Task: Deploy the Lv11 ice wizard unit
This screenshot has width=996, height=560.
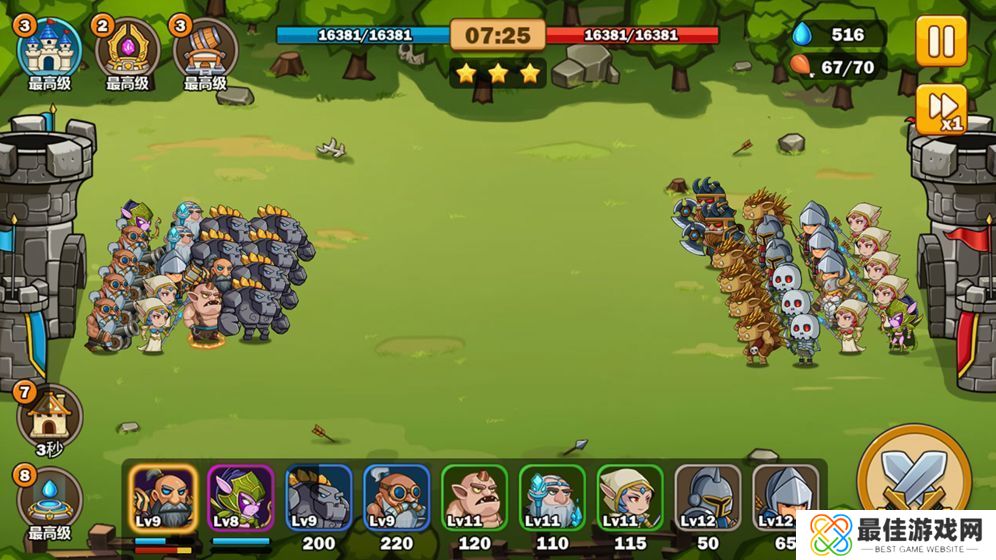Action: [553, 497]
